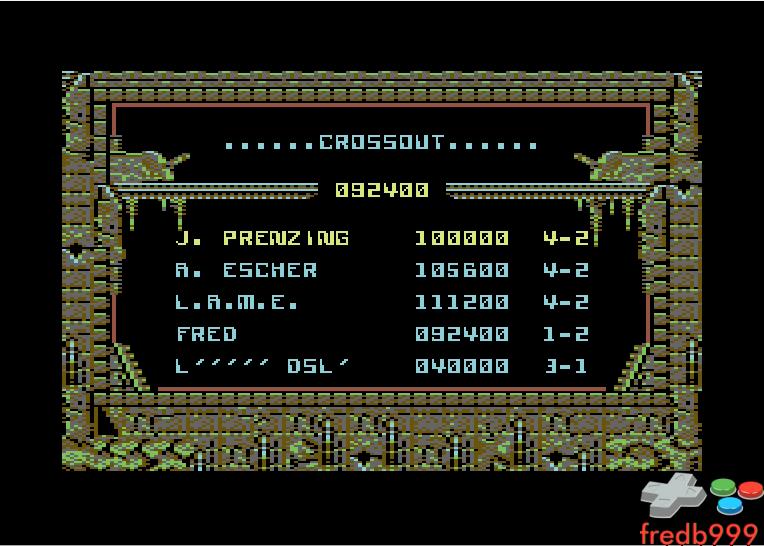Image resolution: width=764 pixels, height=546 pixels.
Task: Choose the A. ESCHER score entry
Action: coord(381,270)
